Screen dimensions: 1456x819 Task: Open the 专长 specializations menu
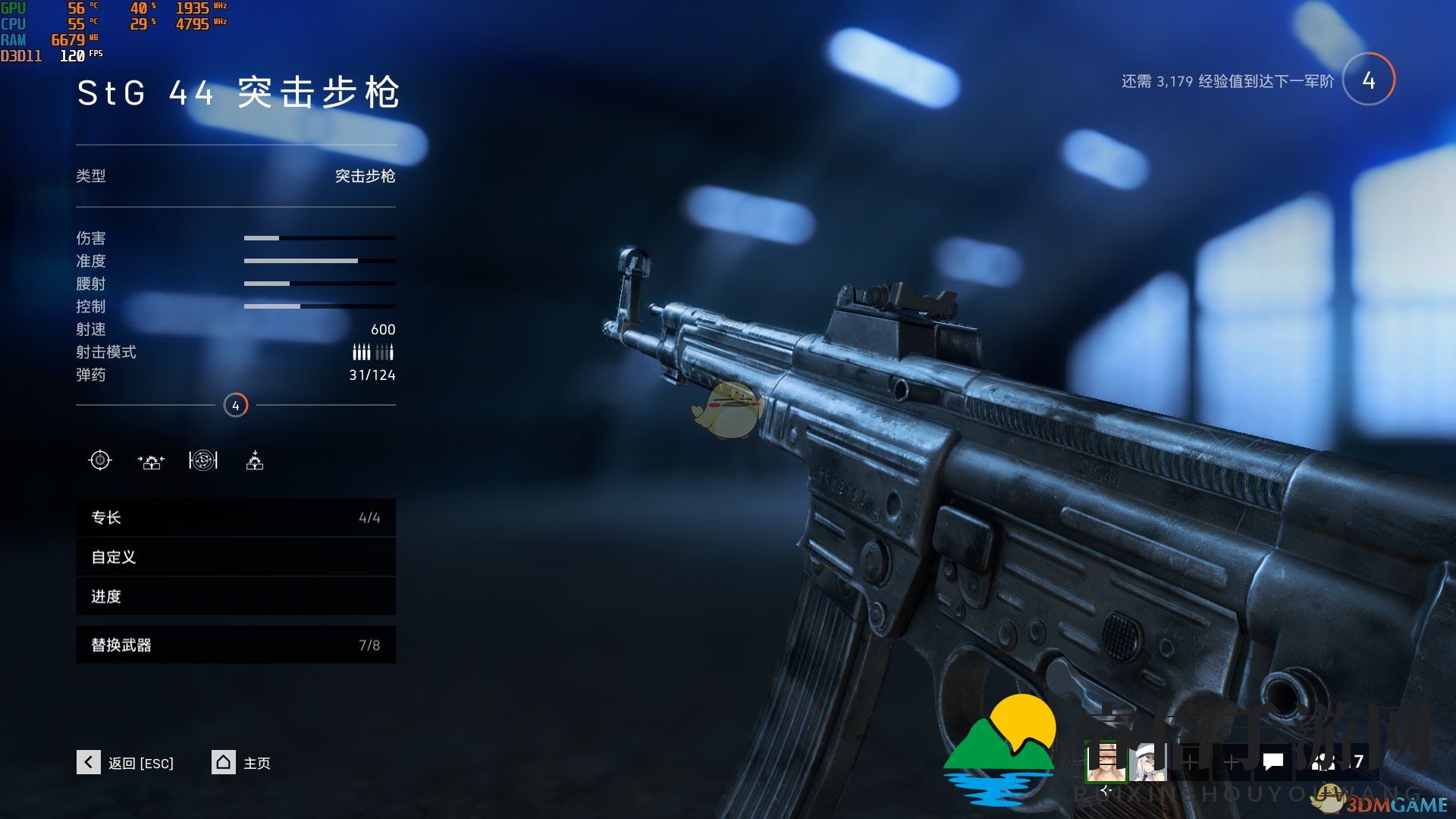click(235, 518)
